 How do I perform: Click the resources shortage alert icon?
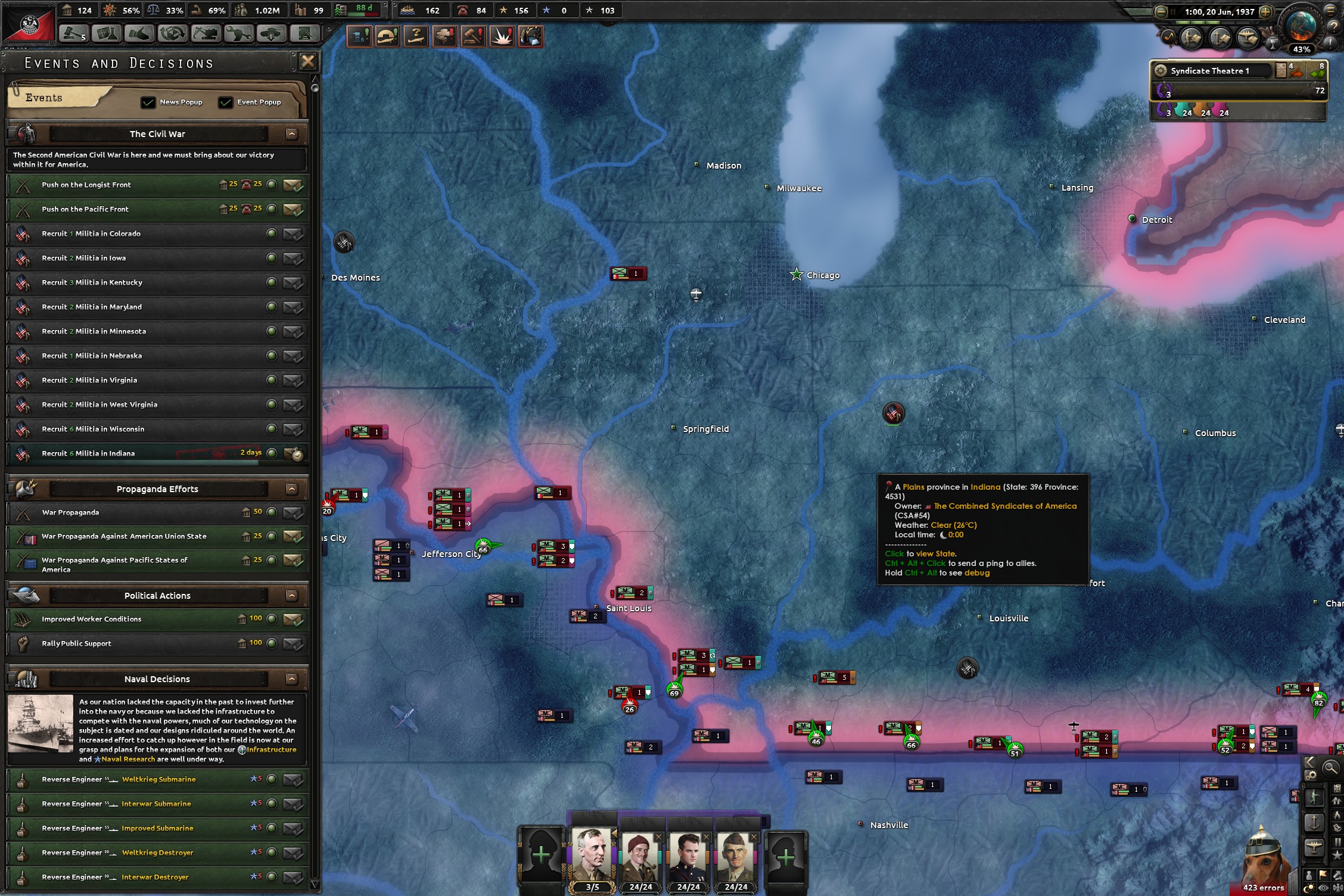coord(529,36)
